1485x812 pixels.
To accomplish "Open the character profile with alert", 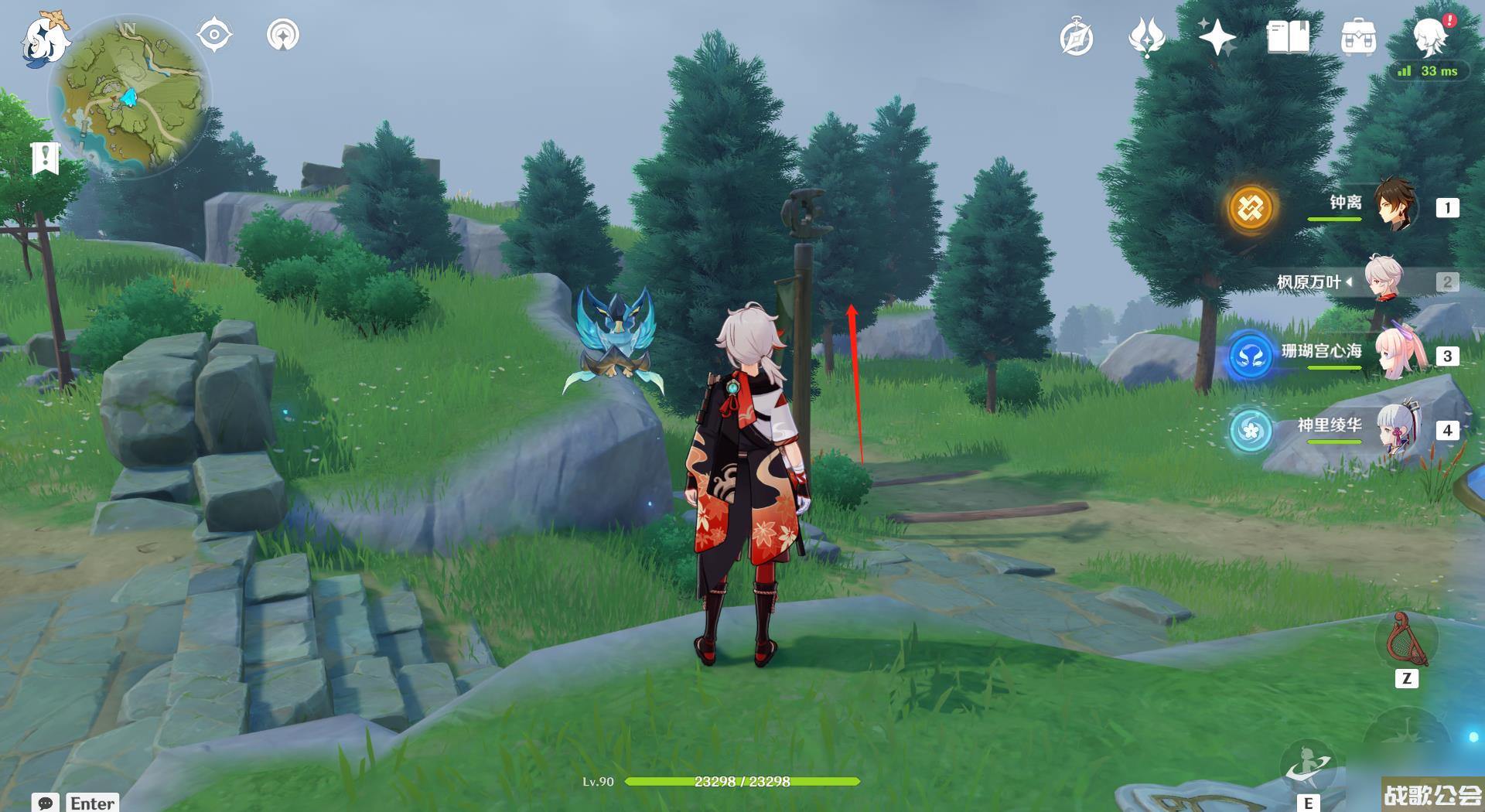I will (x=1430, y=36).
